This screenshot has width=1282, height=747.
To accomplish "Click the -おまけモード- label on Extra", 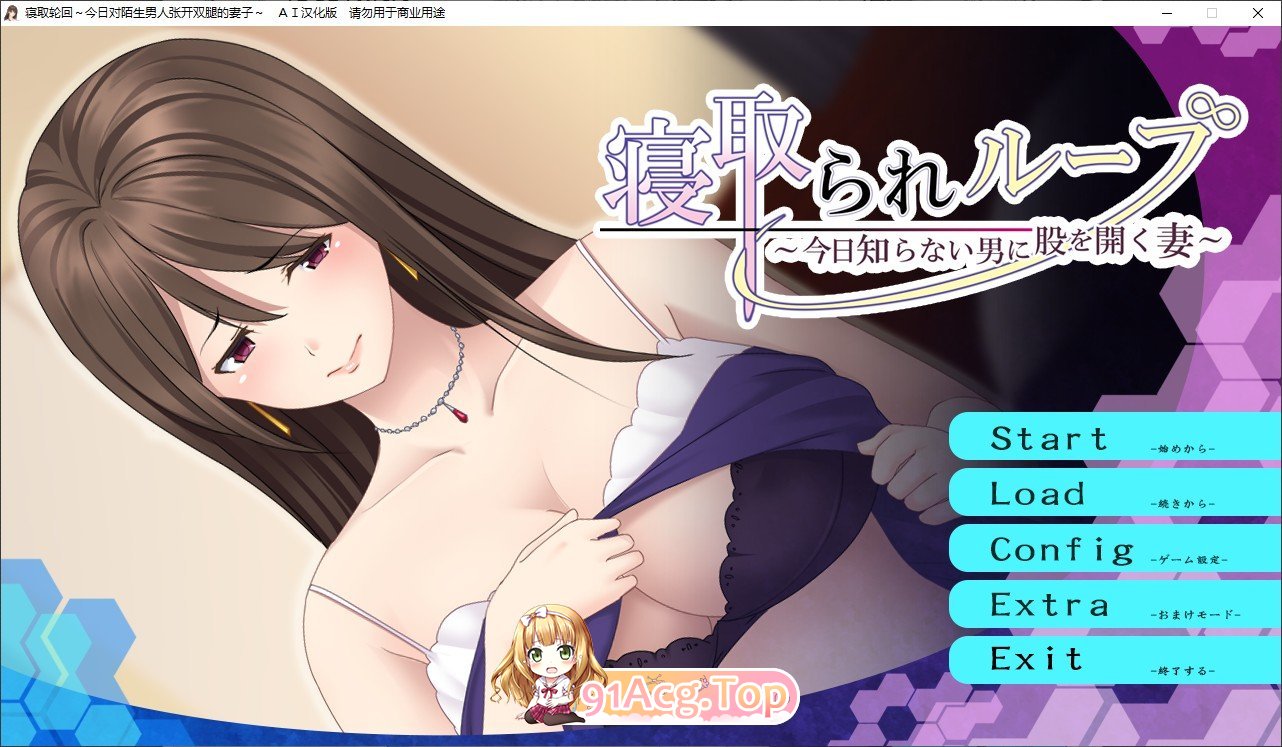I will click(x=1197, y=613).
